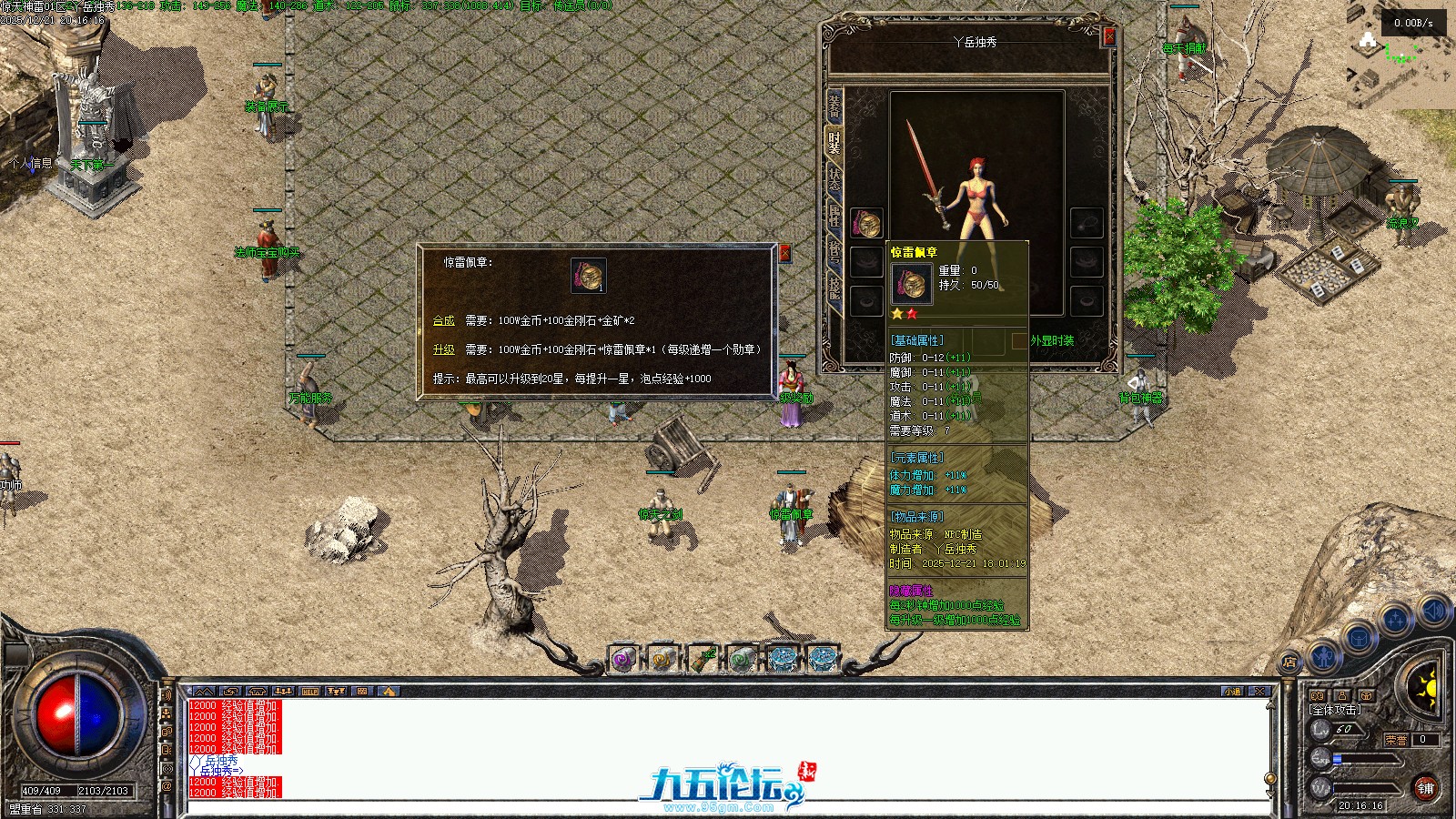Toggle the 外显时装 checkbox

tap(1019, 341)
